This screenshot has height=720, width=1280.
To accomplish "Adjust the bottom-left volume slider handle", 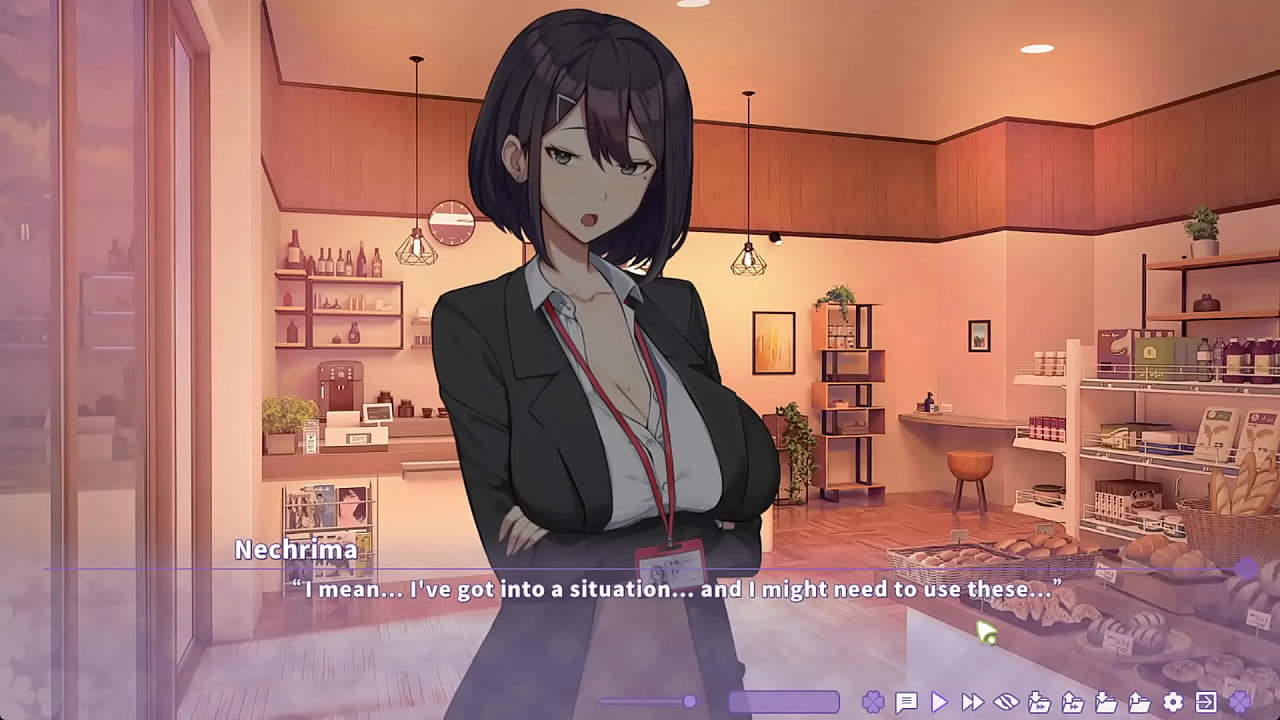I will tap(690, 701).
